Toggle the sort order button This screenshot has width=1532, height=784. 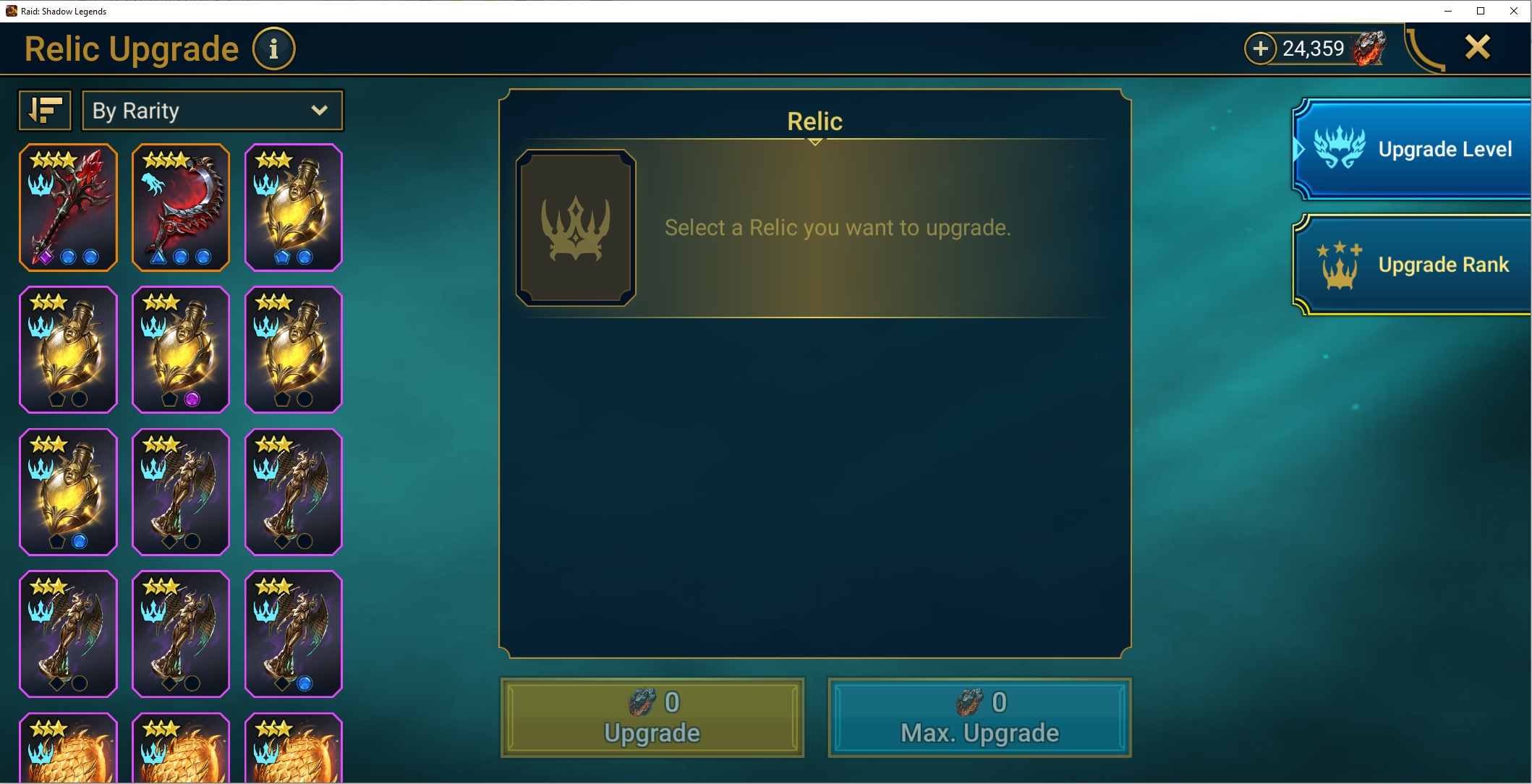point(45,111)
